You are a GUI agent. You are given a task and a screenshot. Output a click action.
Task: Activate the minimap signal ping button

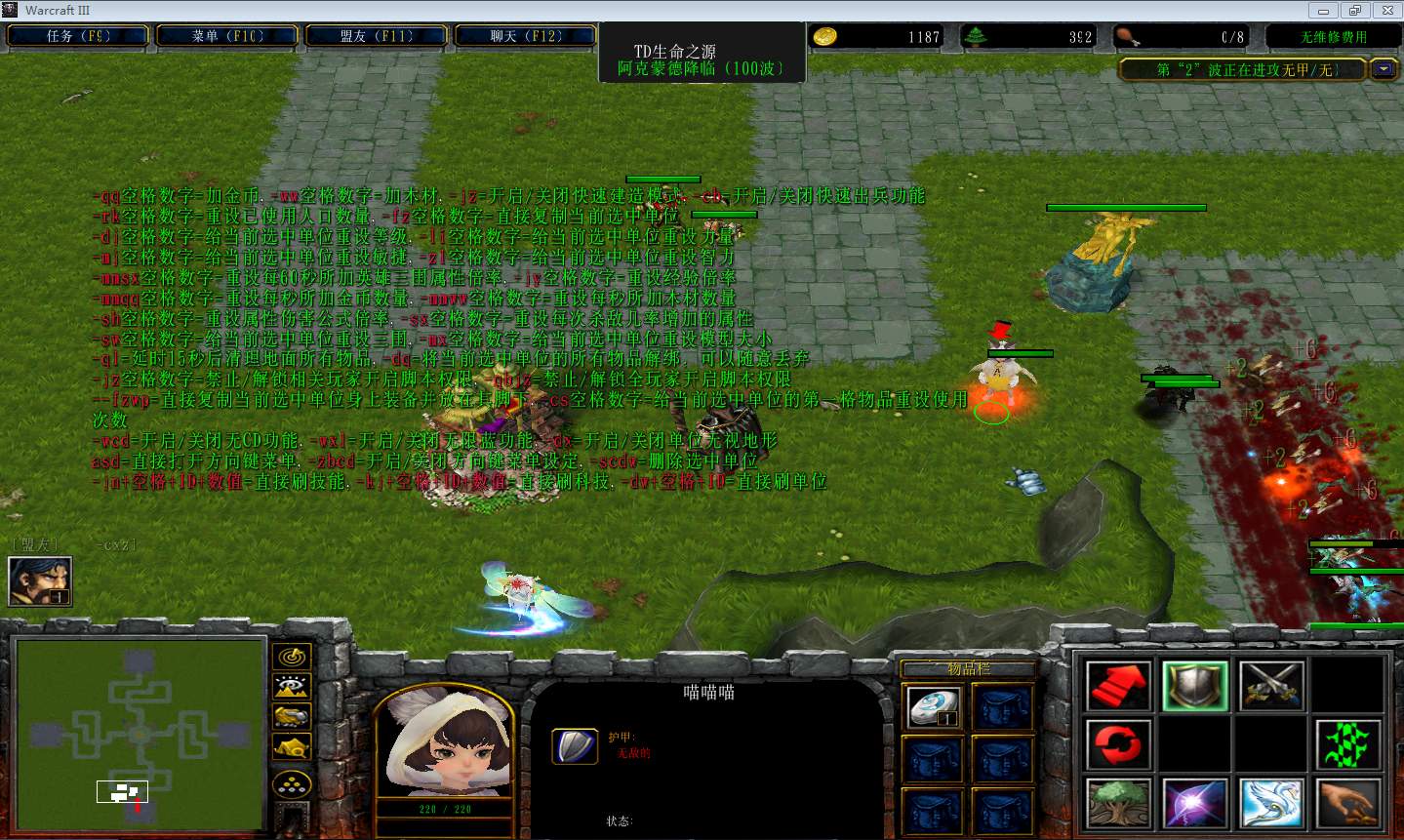pos(292,658)
